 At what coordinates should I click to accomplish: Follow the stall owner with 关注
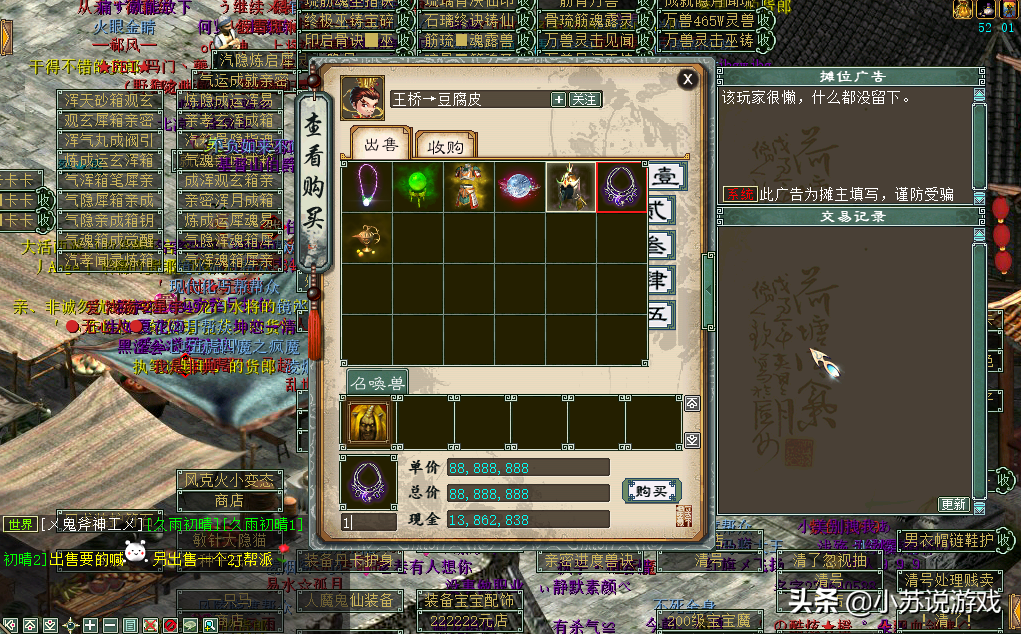pyautogui.click(x=585, y=99)
